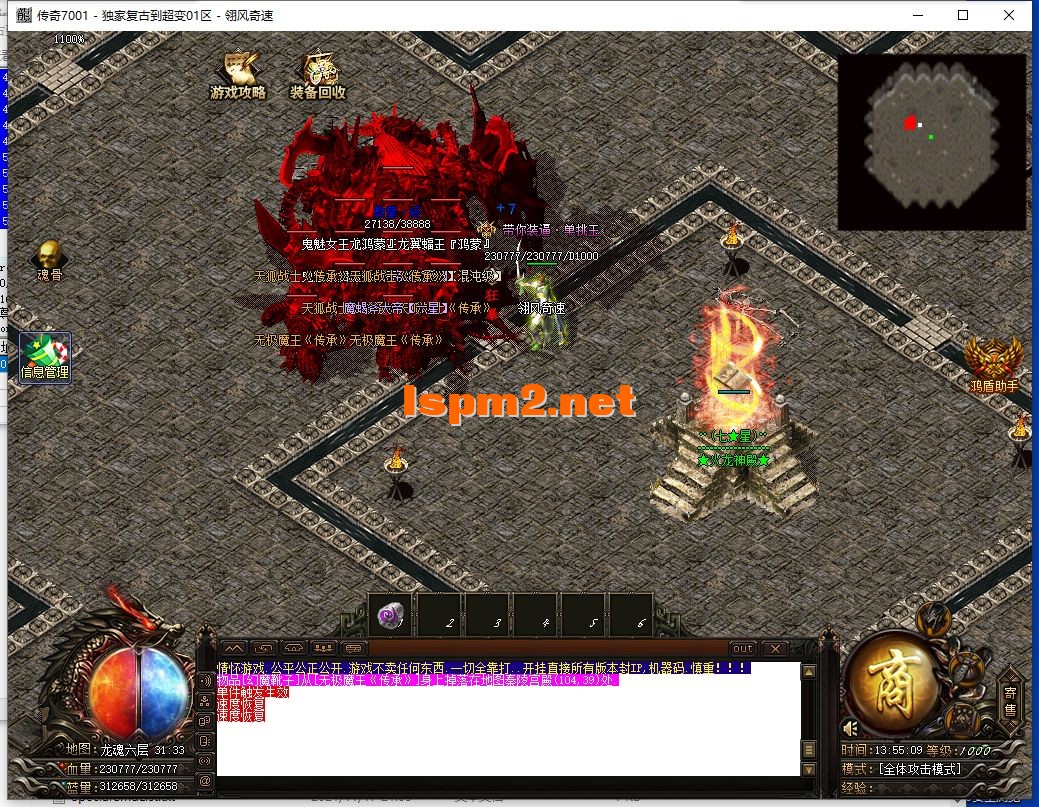Open the 游戏攻略 game guide

(x=238, y=76)
